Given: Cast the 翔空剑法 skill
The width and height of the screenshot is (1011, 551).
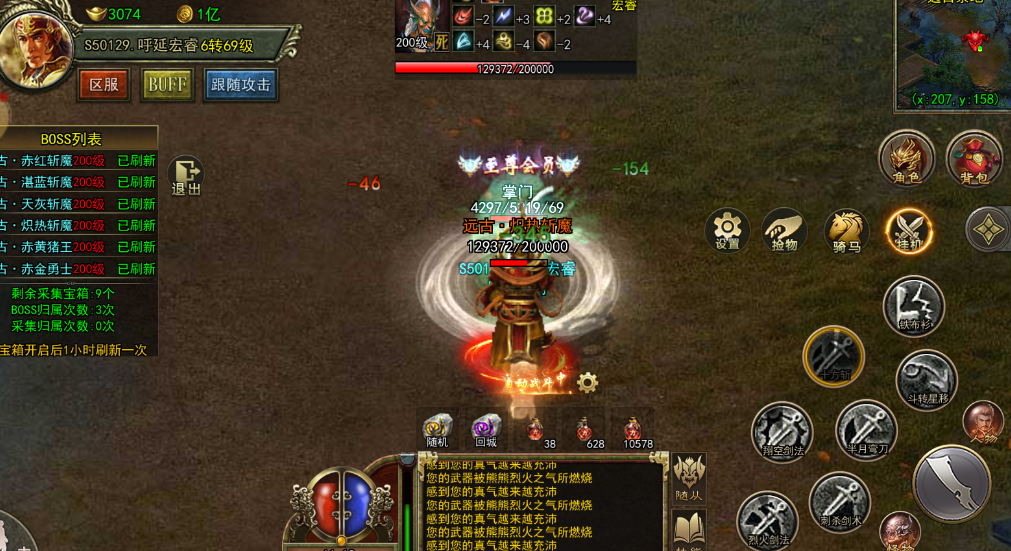Looking at the screenshot, I should click(x=781, y=432).
